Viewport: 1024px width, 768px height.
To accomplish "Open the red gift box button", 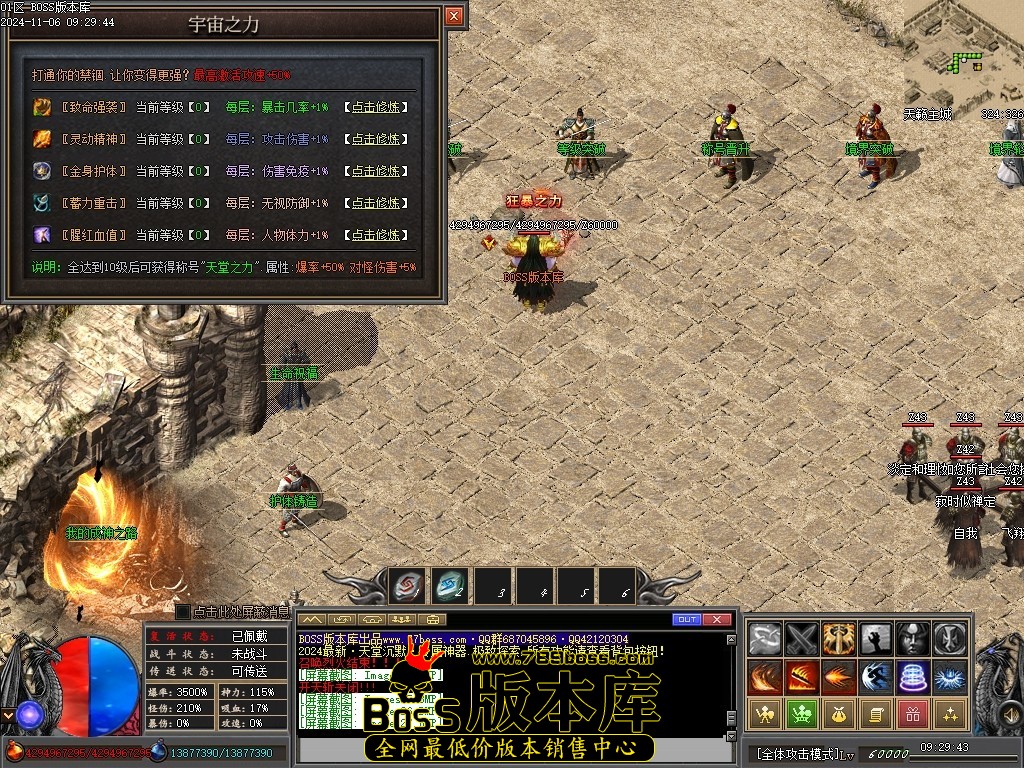I will pos(913,714).
